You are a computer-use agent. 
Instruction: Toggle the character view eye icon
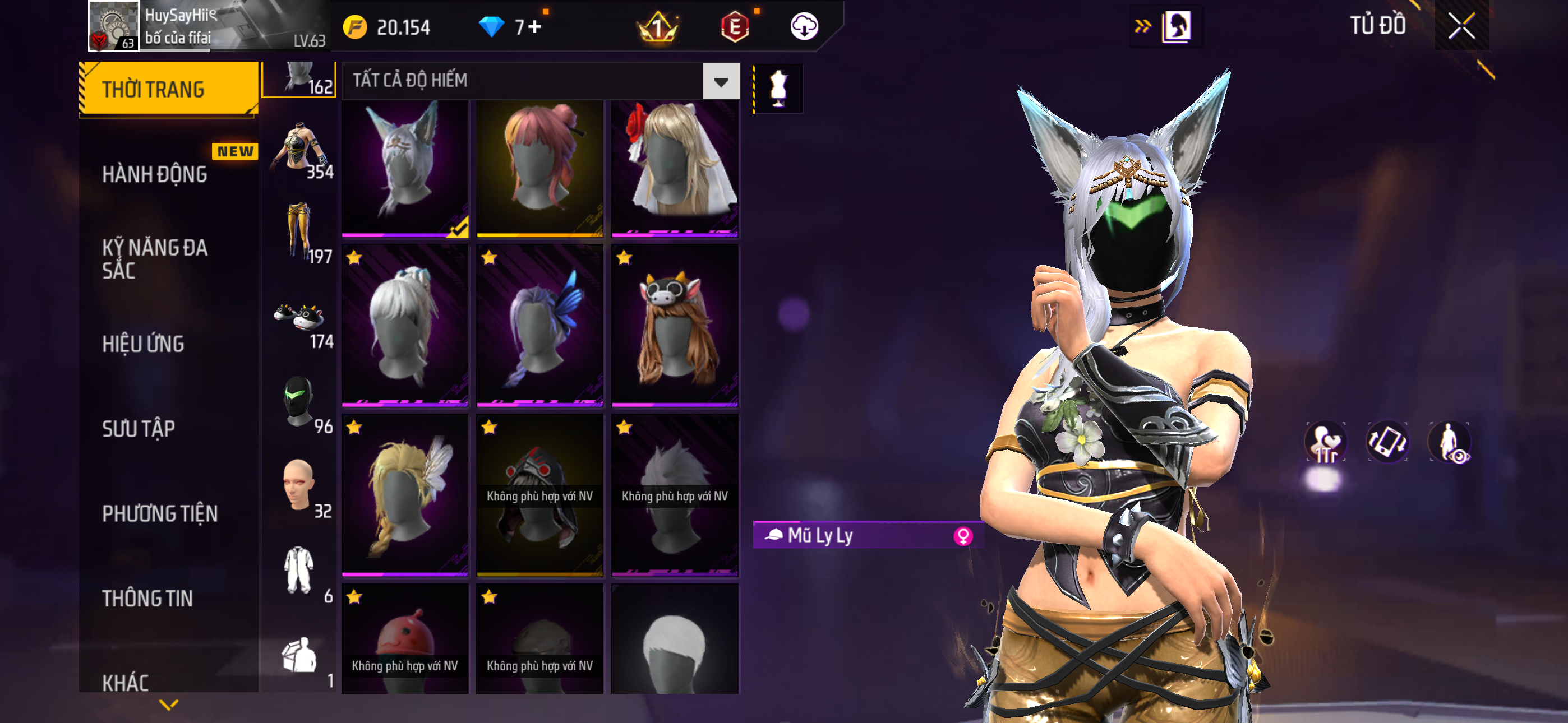[1450, 442]
